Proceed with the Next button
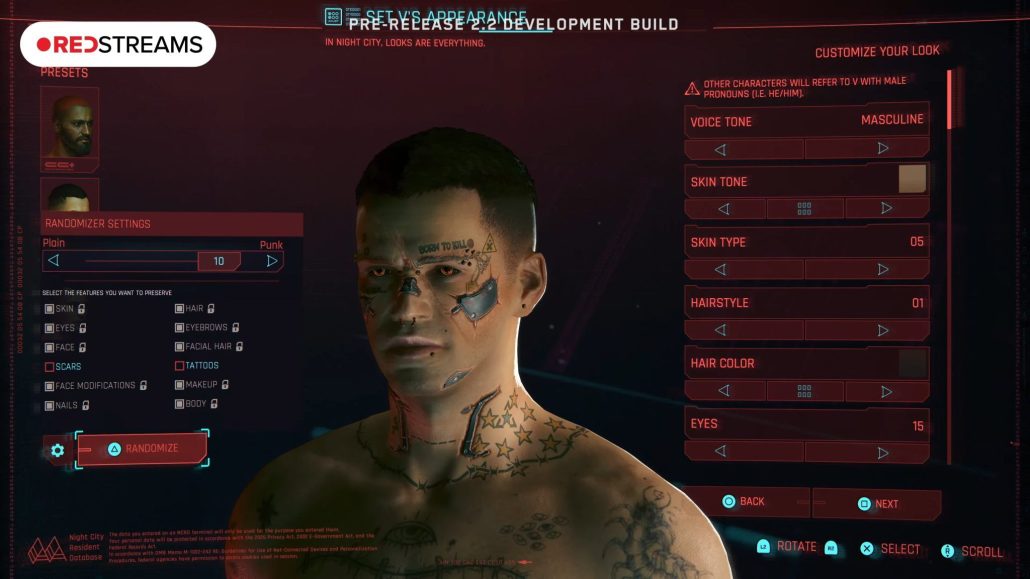Viewport: 1030px width, 579px height. pos(877,504)
